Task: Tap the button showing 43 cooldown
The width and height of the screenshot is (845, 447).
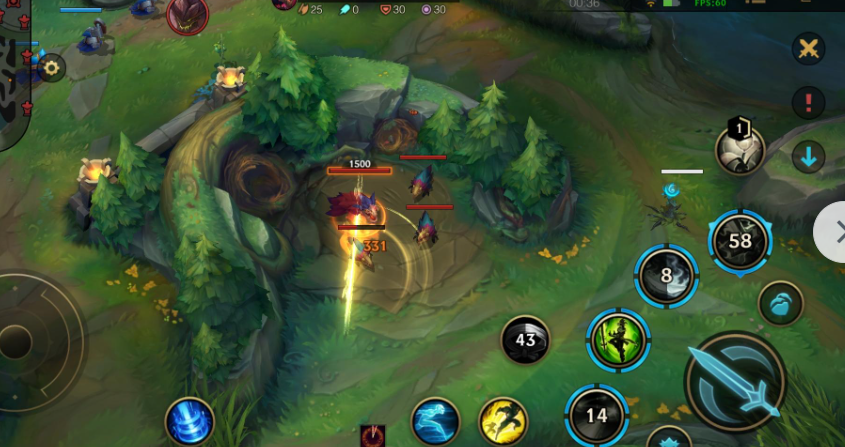Action: (x=525, y=340)
